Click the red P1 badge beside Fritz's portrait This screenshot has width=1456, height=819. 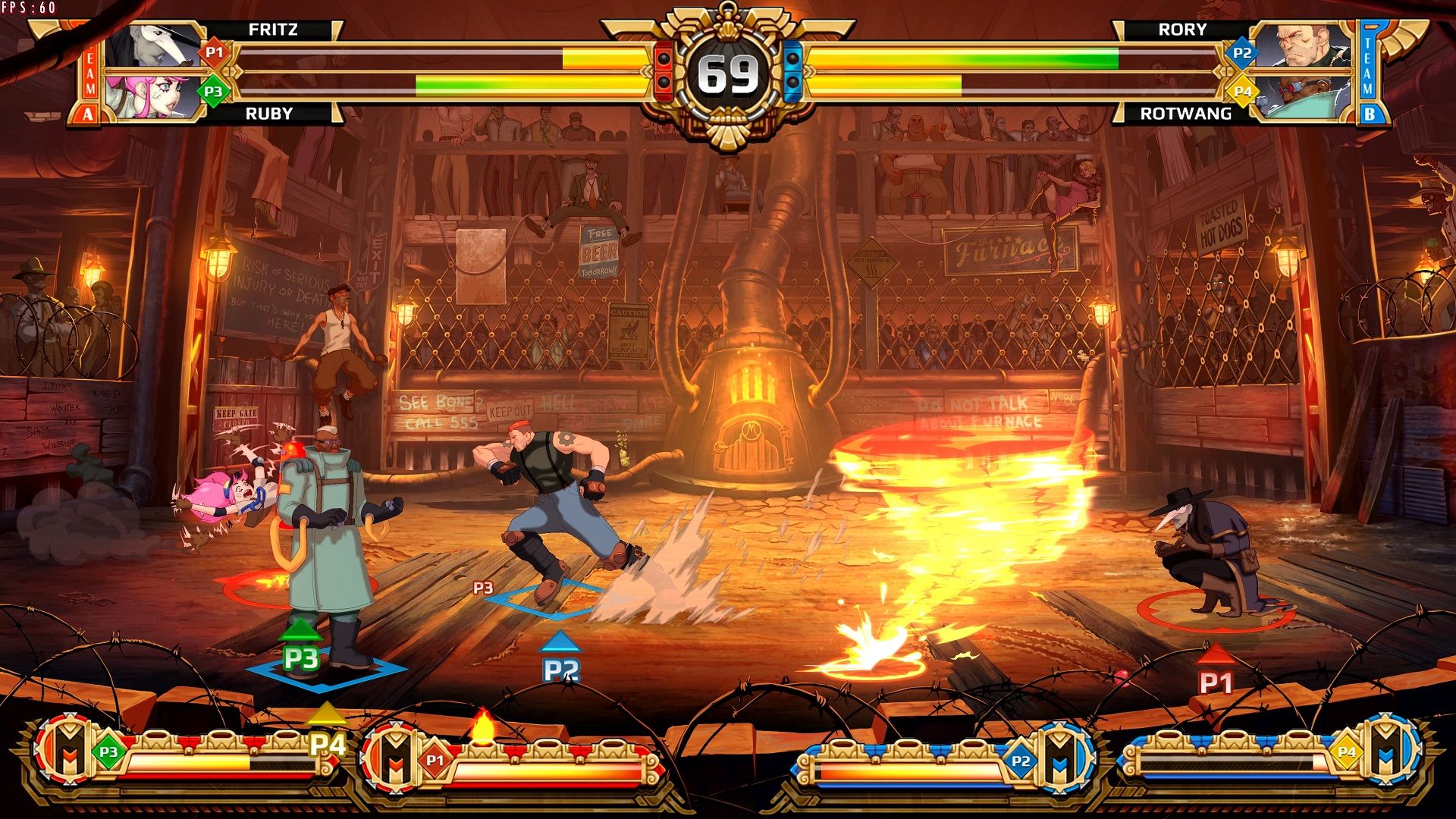point(215,52)
